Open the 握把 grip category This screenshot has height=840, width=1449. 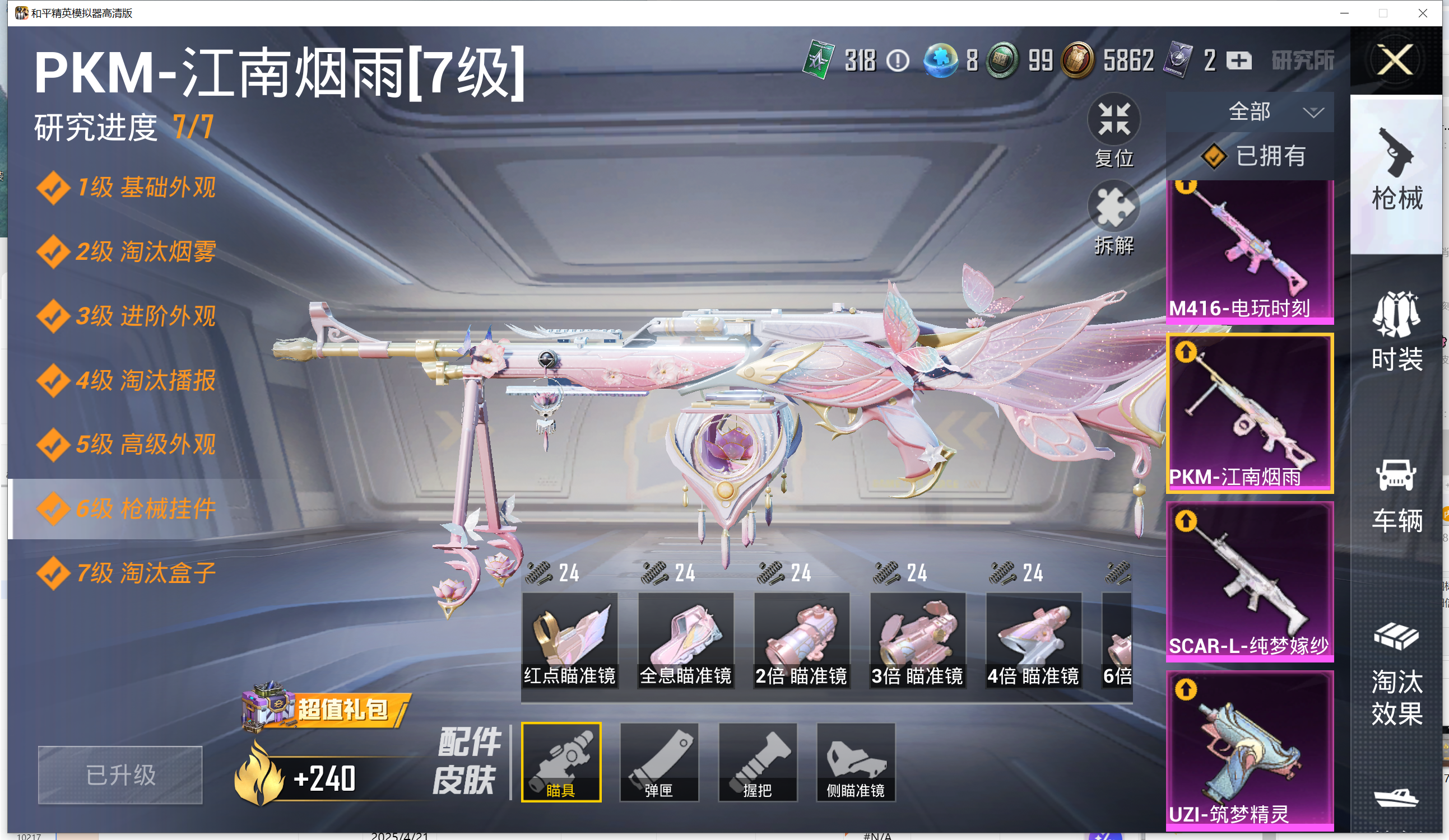point(757,762)
